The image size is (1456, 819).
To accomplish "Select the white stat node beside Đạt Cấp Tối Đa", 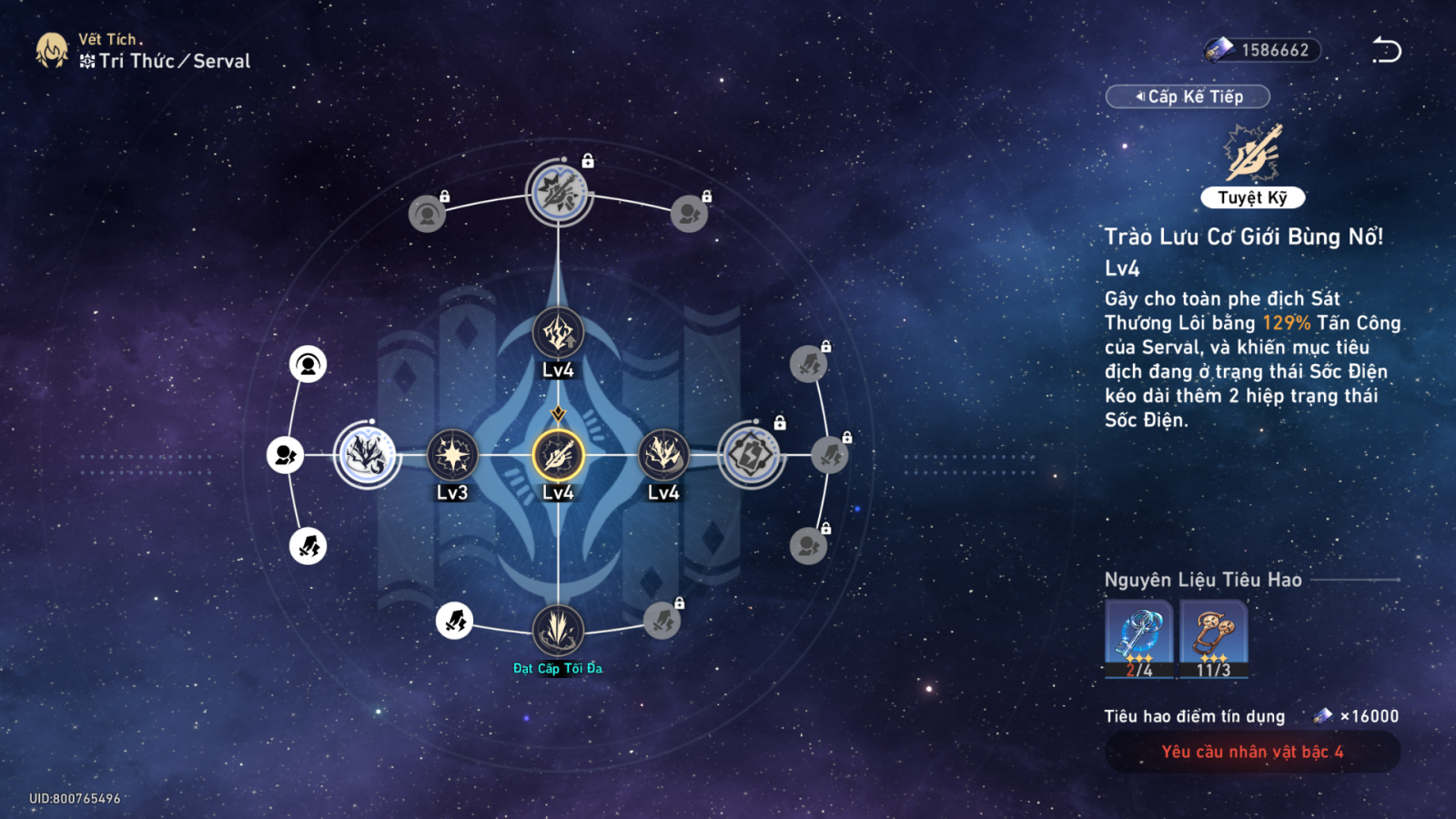I will tap(454, 621).
